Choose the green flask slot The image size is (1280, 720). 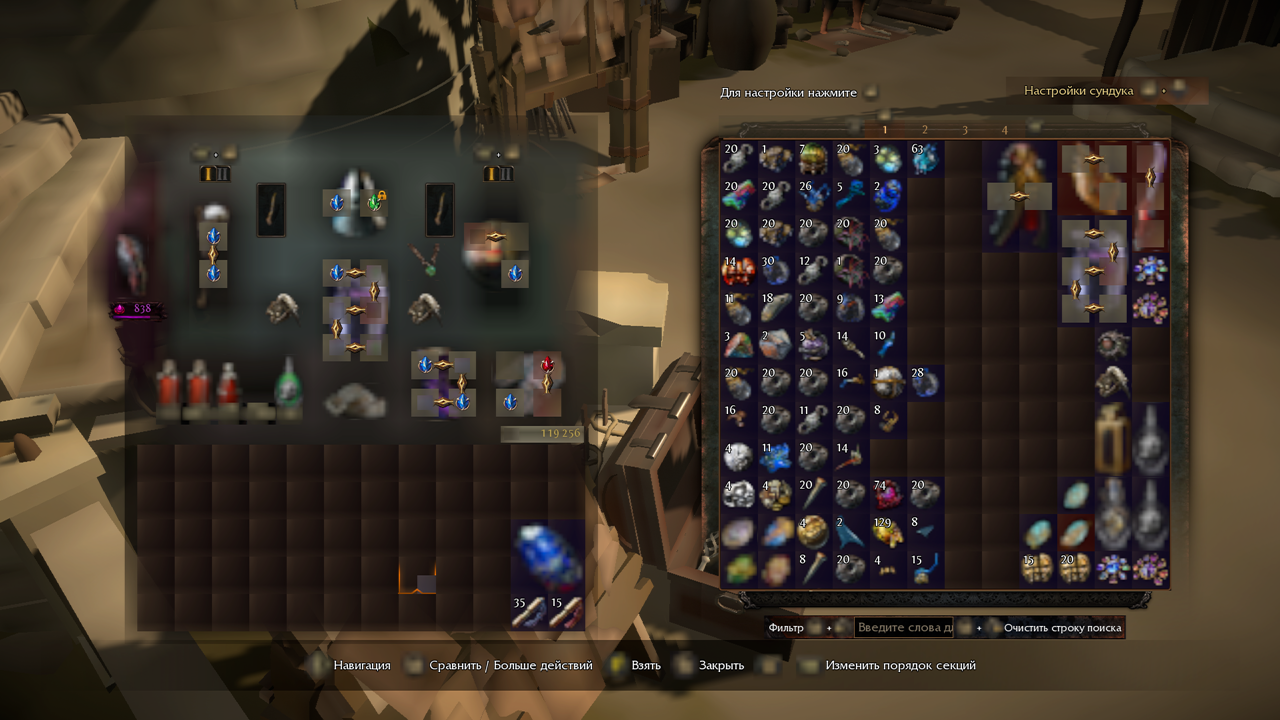coord(288,388)
